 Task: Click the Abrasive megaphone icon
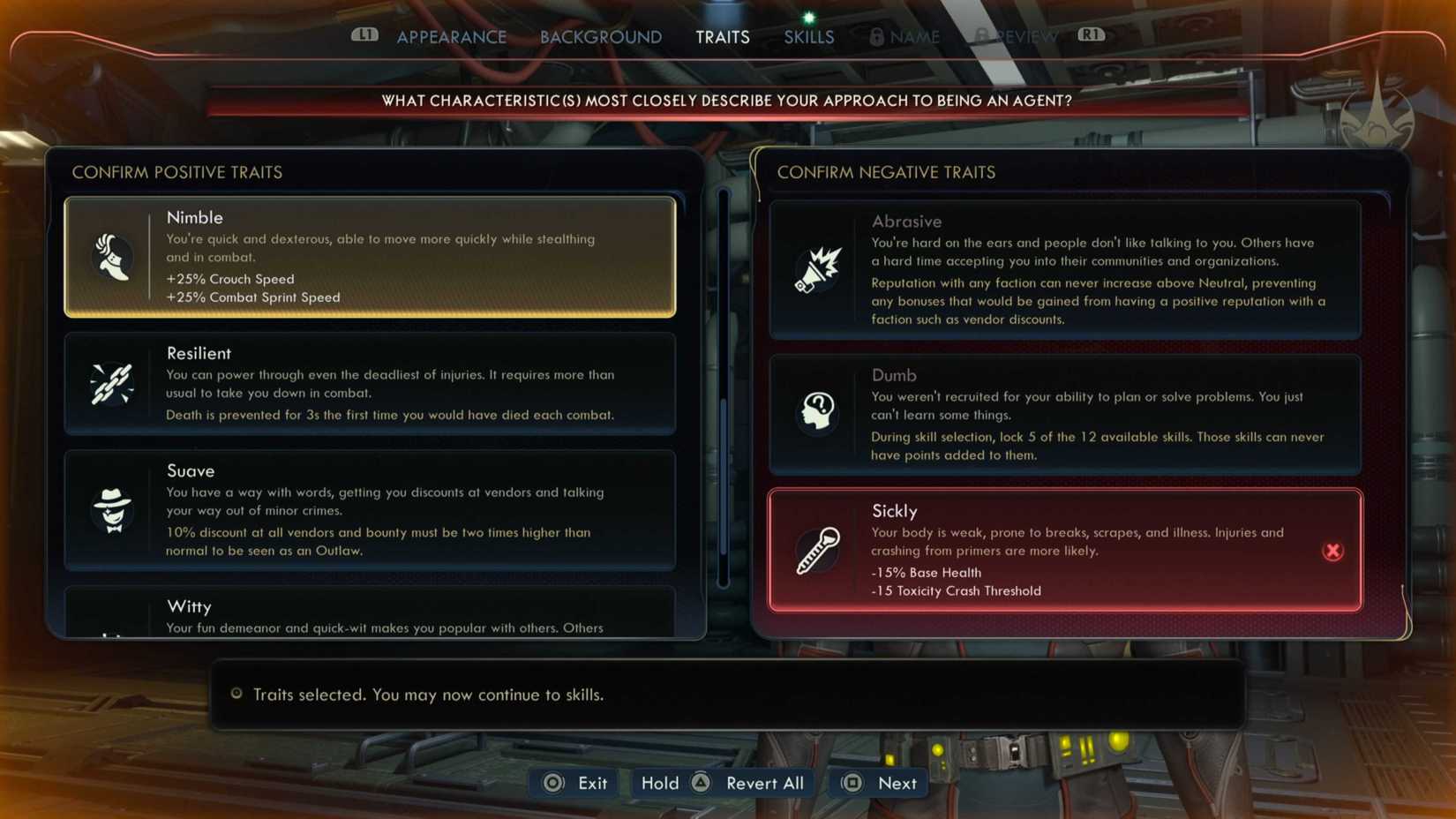coord(817,270)
